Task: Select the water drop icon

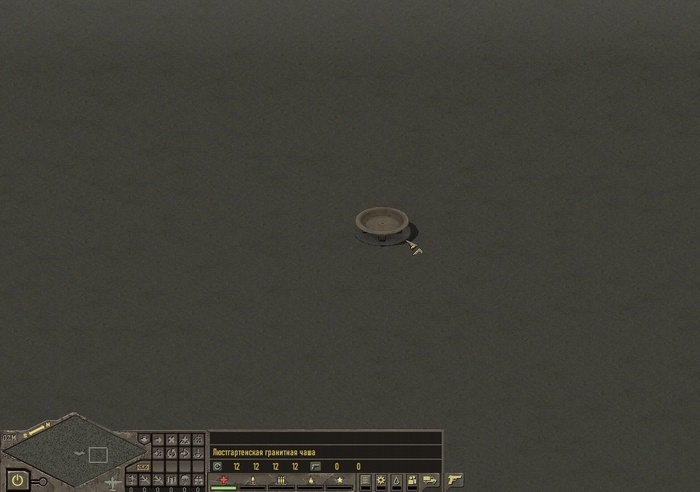Action: (396, 481)
